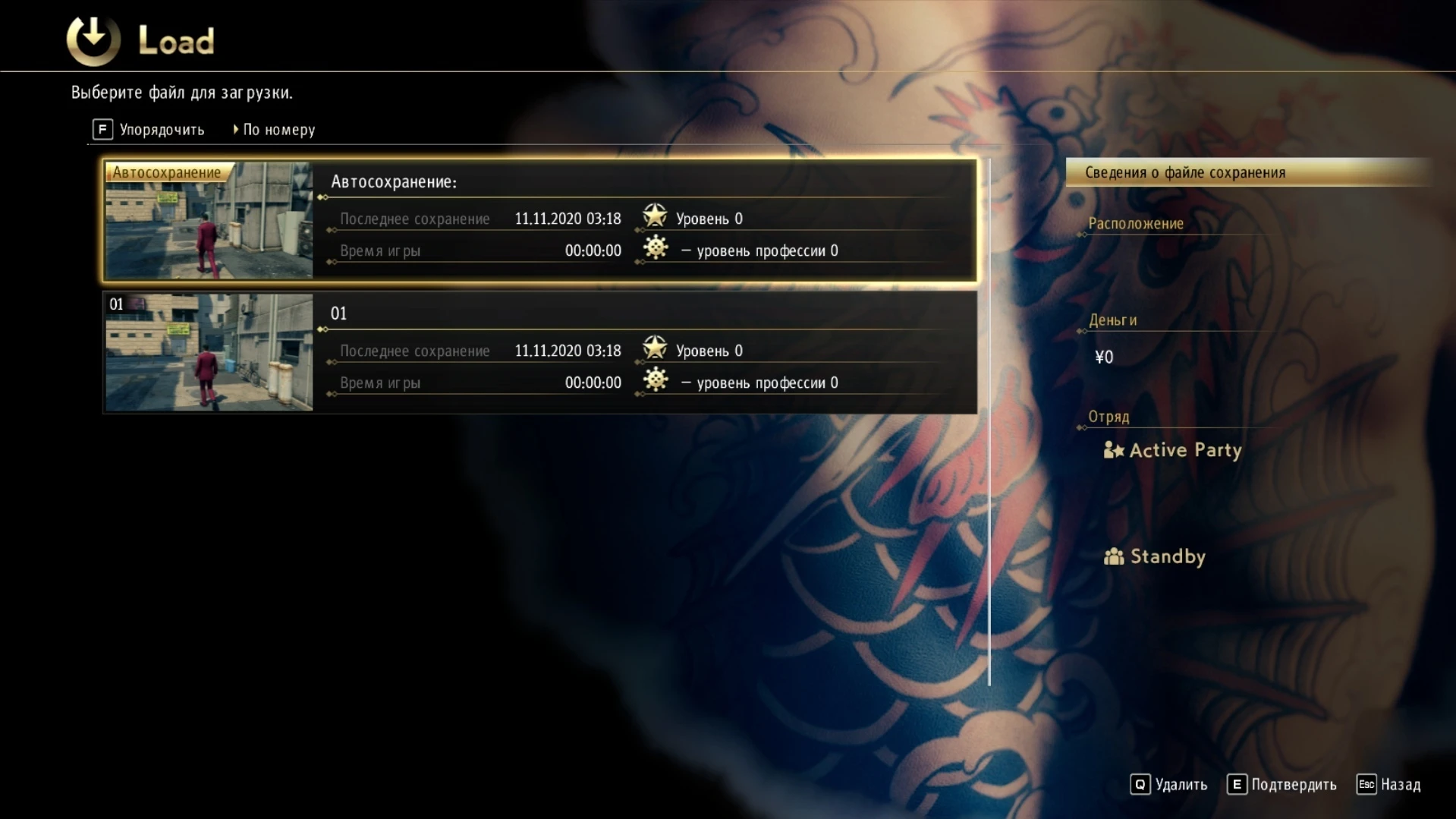Viewport: 1456px width, 819px height.
Task: Click the profession gear icon on autosave slot
Action: [656, 248]
